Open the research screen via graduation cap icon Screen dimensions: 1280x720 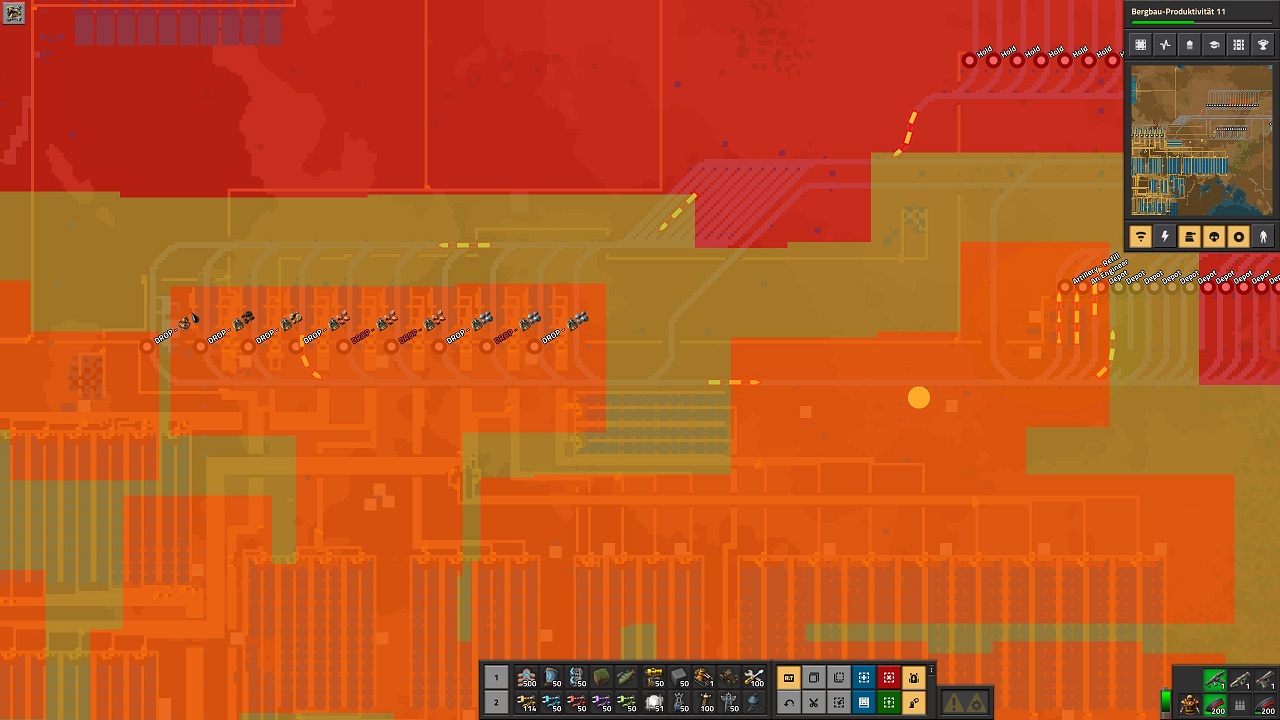point(1212,44)
